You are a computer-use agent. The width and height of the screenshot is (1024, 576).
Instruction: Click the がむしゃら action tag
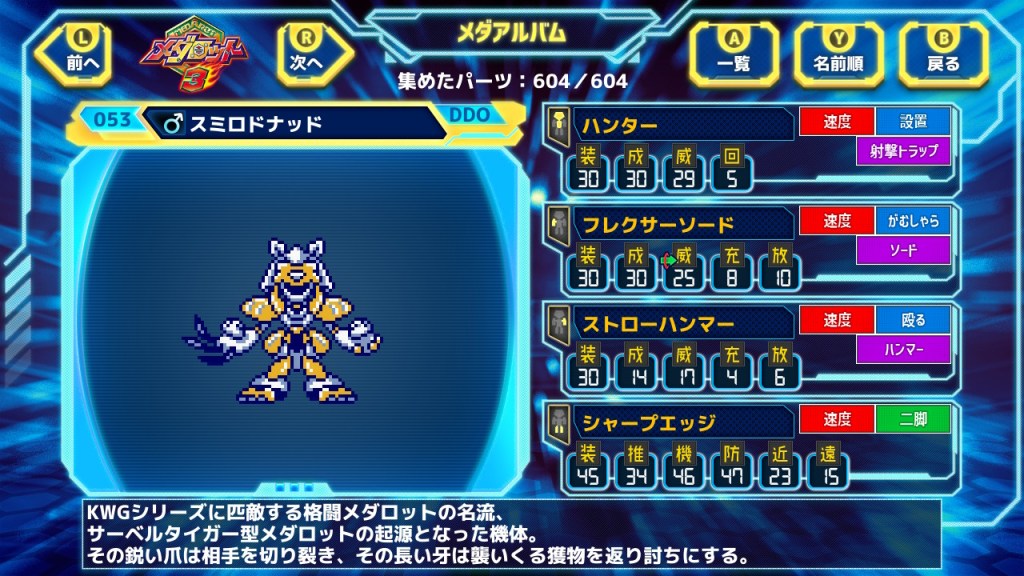tap(913, 222)
